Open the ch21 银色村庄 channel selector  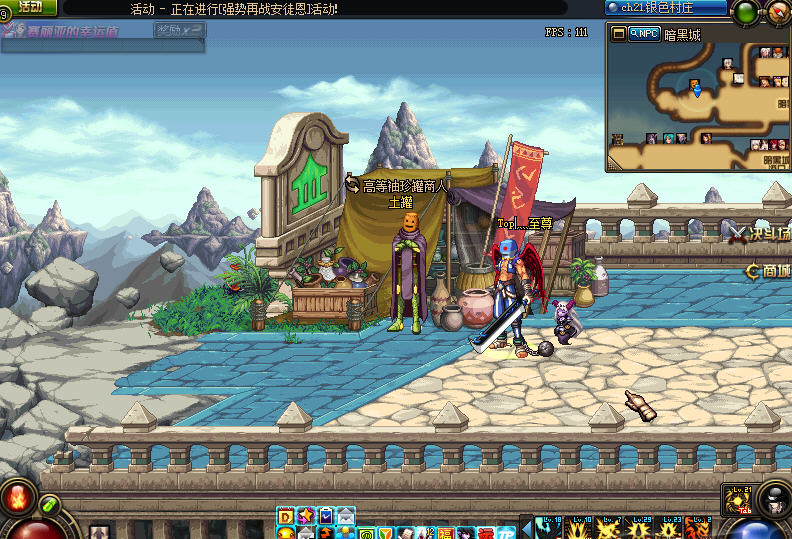click(x=666, y=7)
